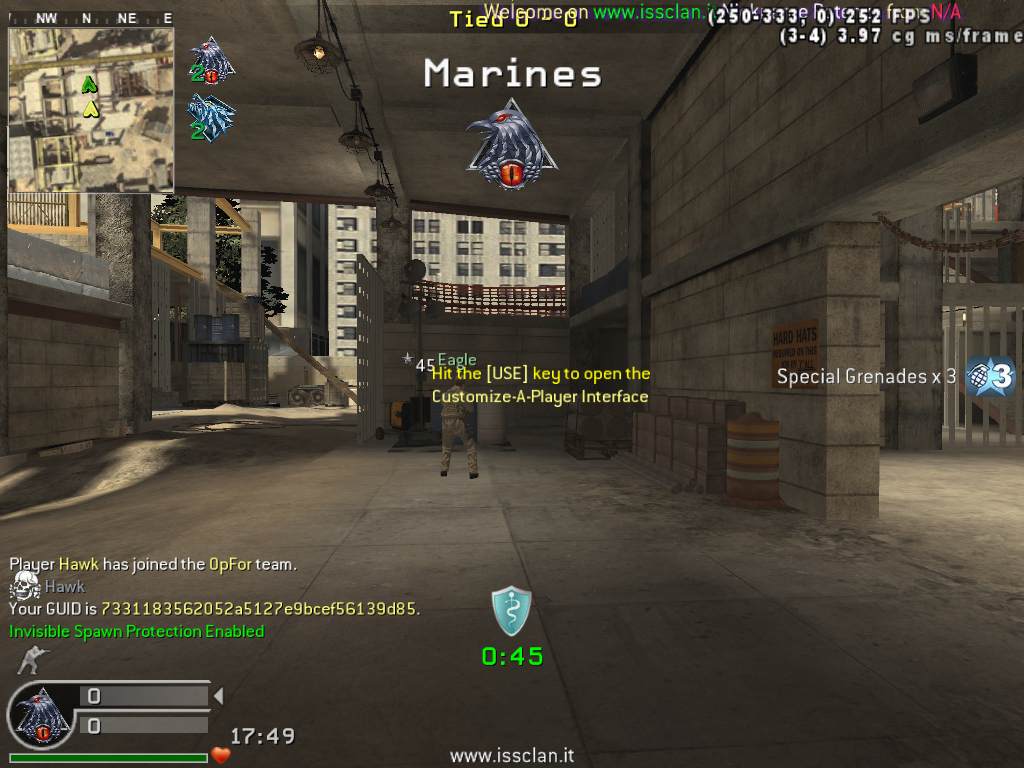1024x768 pixels.
Task: Click the special grenades star icon
Action: point(990,377)
